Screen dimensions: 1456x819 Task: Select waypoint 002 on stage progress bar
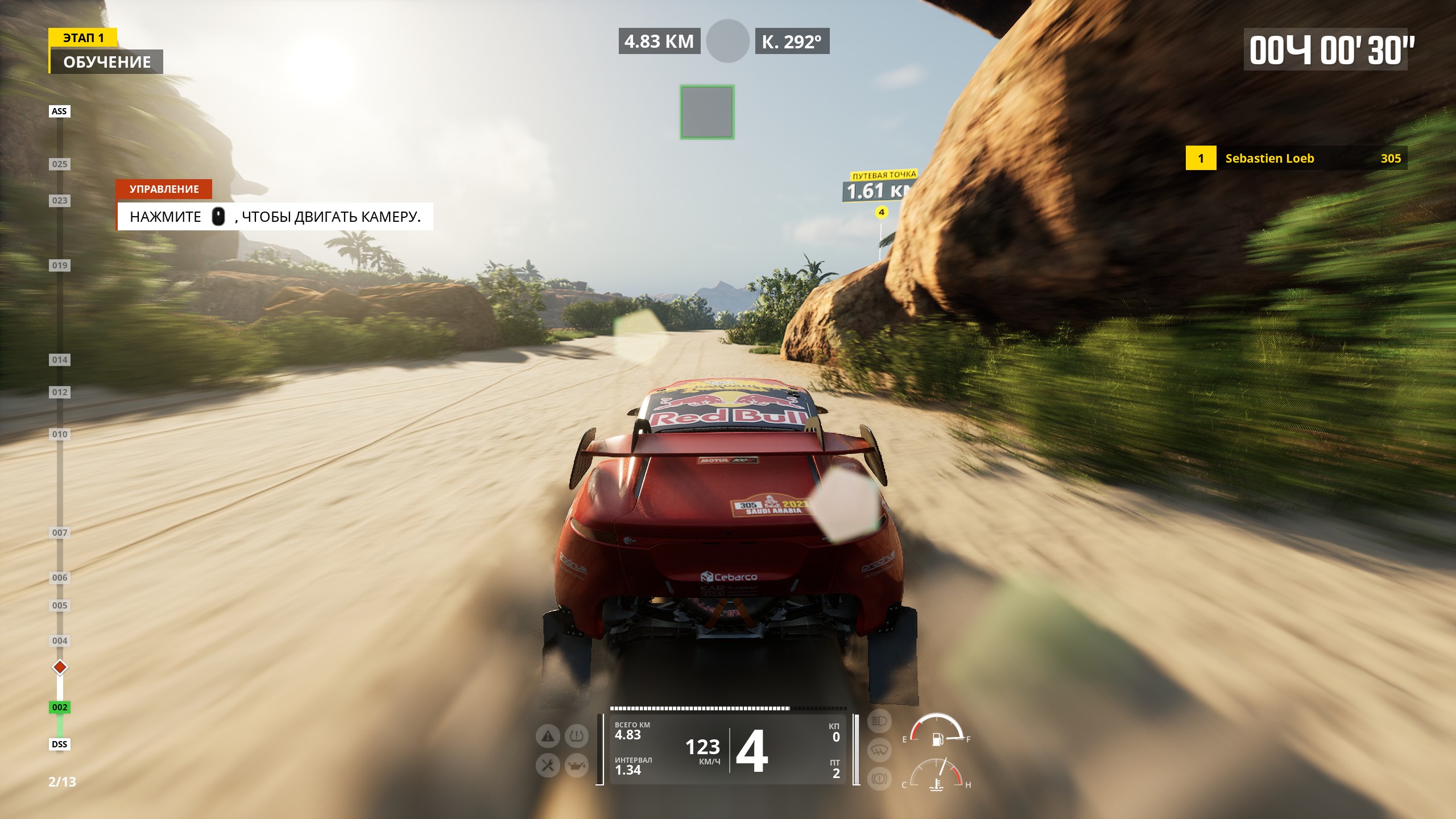coord(60,707)
